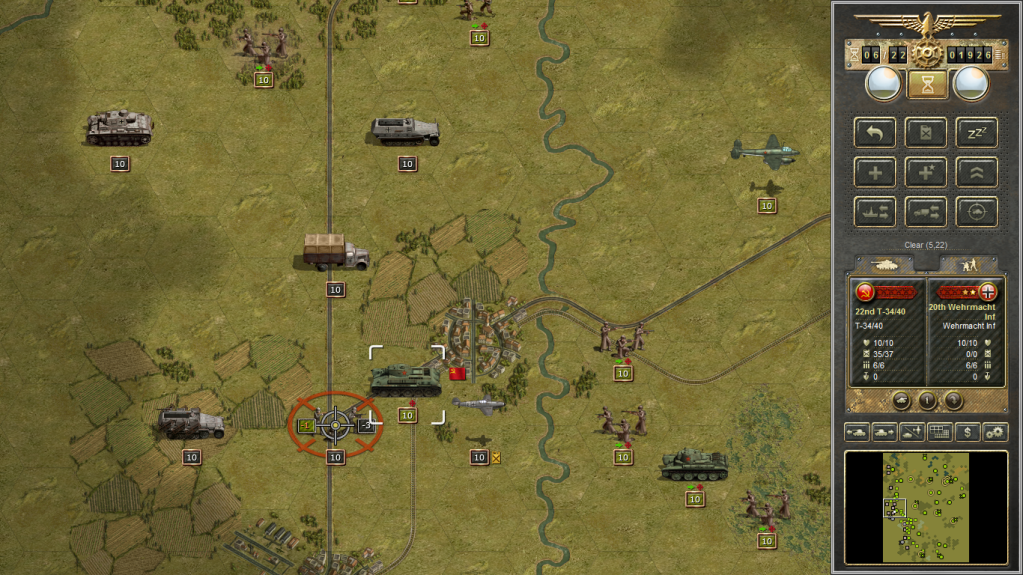1023x575 pixels.
Task: Click the tank-in-crosshair button
Action: pos(976,212)
